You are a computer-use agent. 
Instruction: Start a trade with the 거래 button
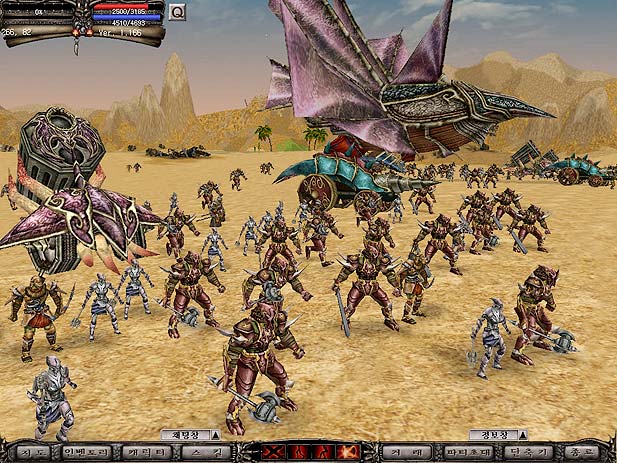point(406,452)
